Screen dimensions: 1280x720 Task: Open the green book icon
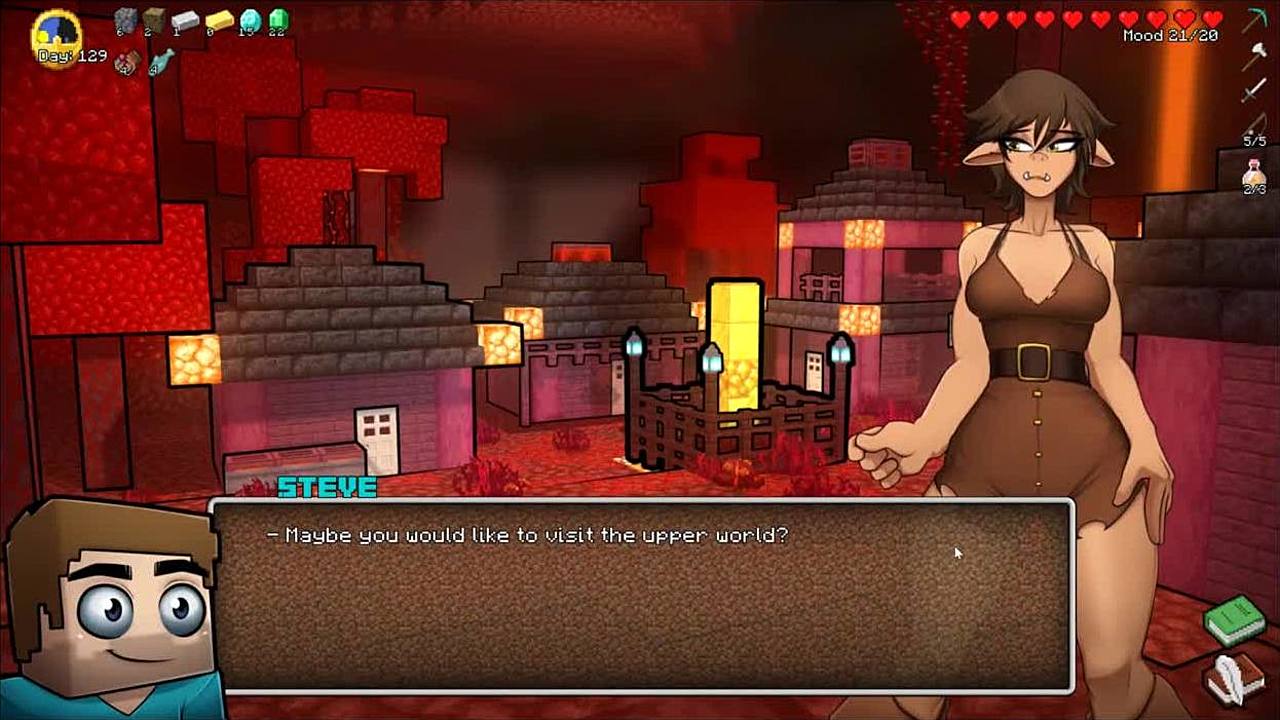click(1234, 620)
